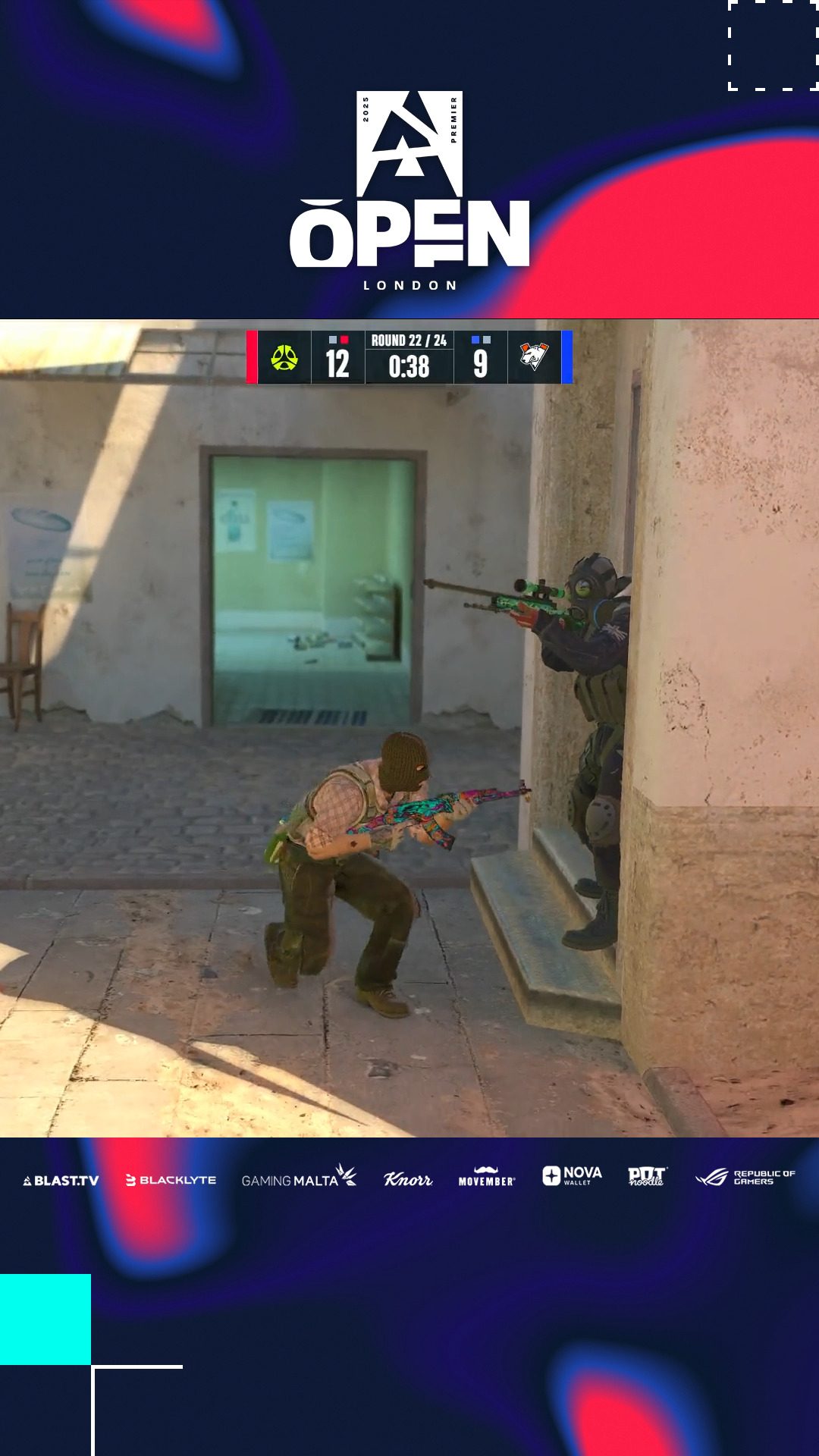Open the BLAST.TV sponsor logo
The height and width of the screenshot is (1456, 819).
tap(61, 1180)
